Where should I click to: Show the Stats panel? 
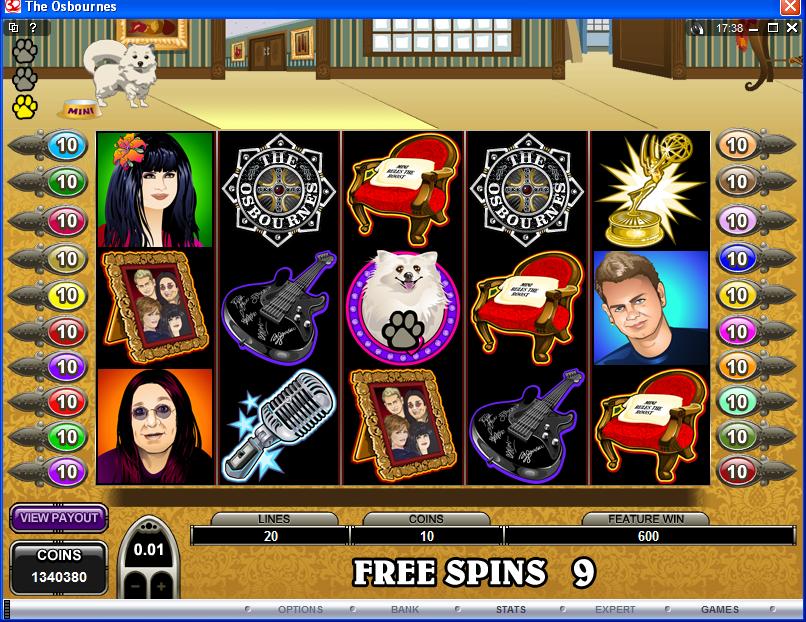510,609
